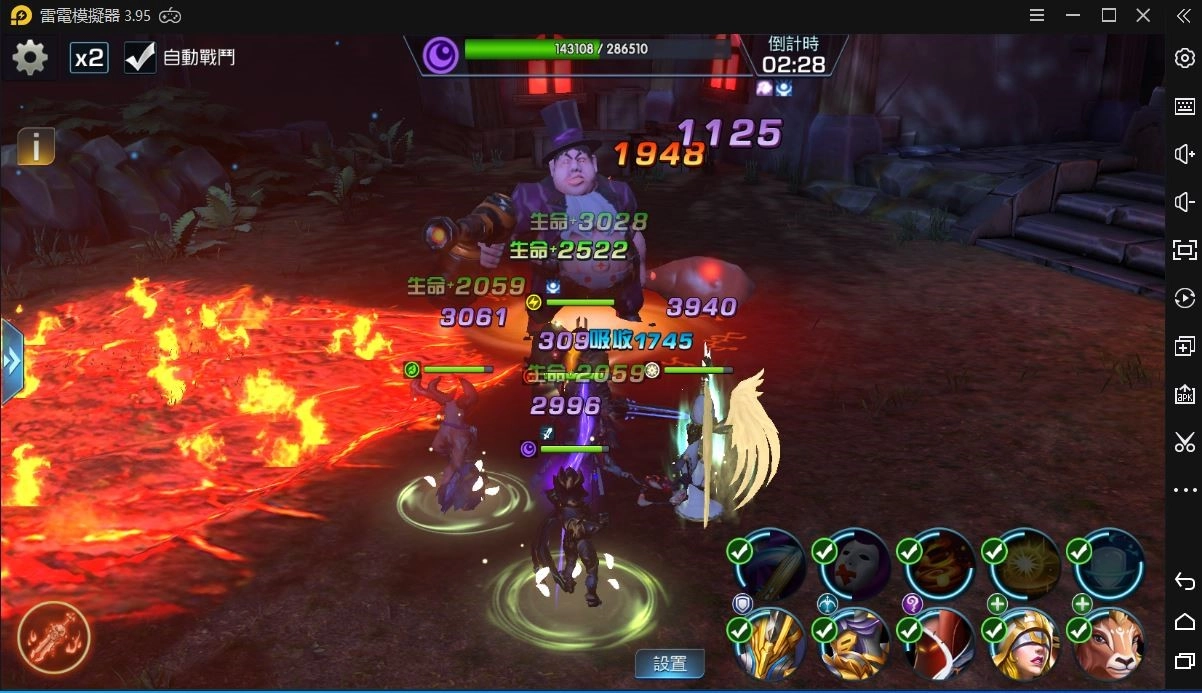Activate the feathered wing skill
Viewport: 1202px width, 693px height.
click(771, 565)
